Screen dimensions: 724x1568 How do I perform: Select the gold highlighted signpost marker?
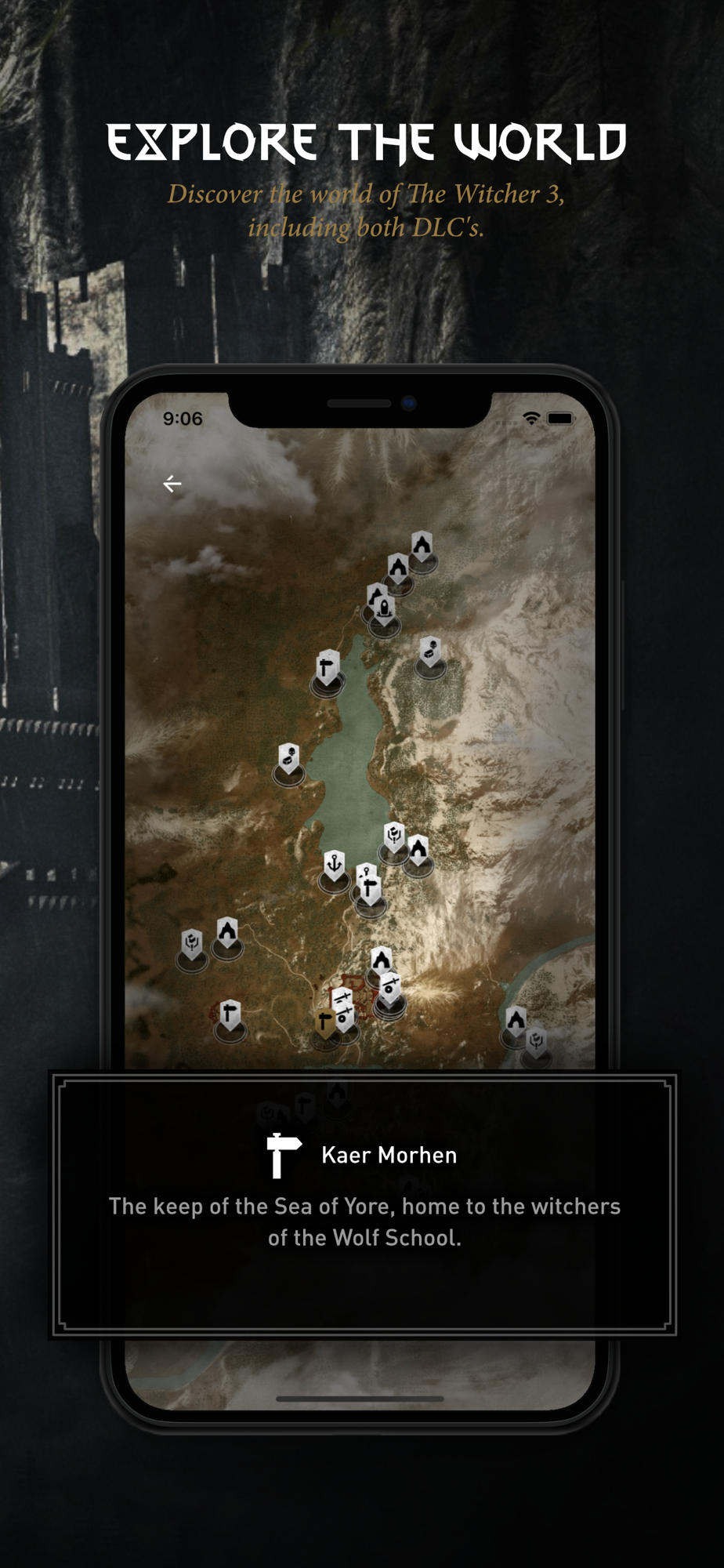click(324, 1022)
